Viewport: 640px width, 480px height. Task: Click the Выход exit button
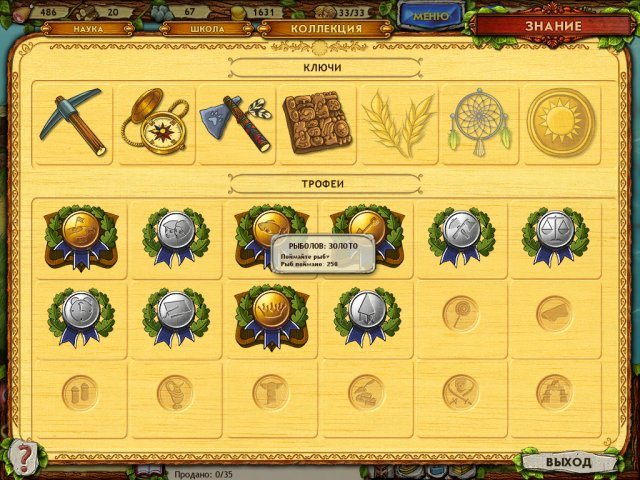(568, 462)
